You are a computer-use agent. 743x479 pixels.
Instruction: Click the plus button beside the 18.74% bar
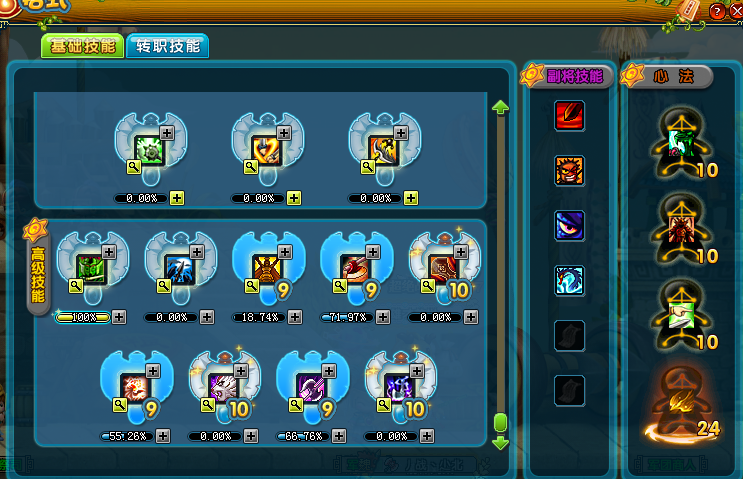[294, 317]
